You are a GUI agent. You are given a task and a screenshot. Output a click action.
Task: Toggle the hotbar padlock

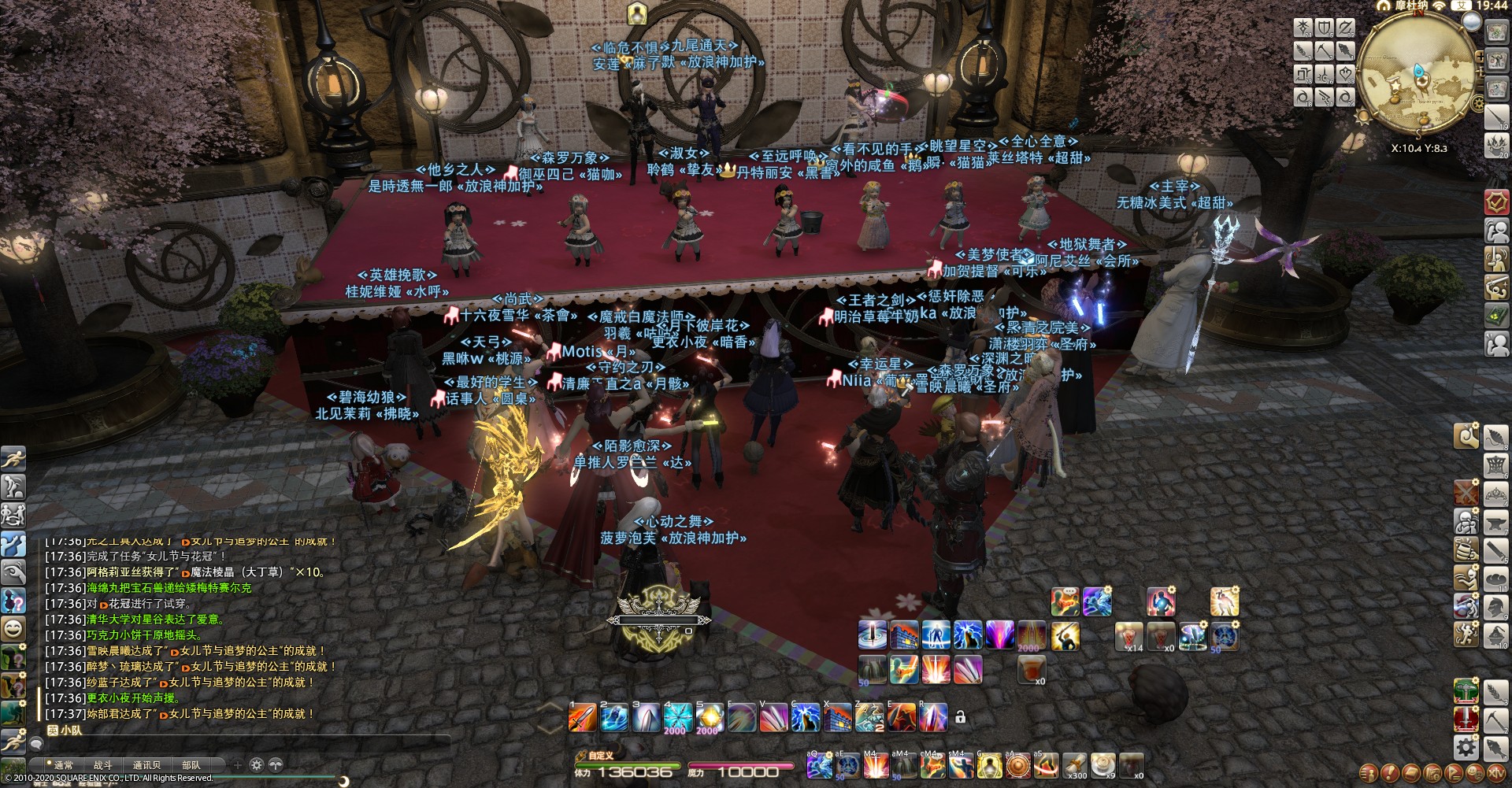click(x=960, y=716)
